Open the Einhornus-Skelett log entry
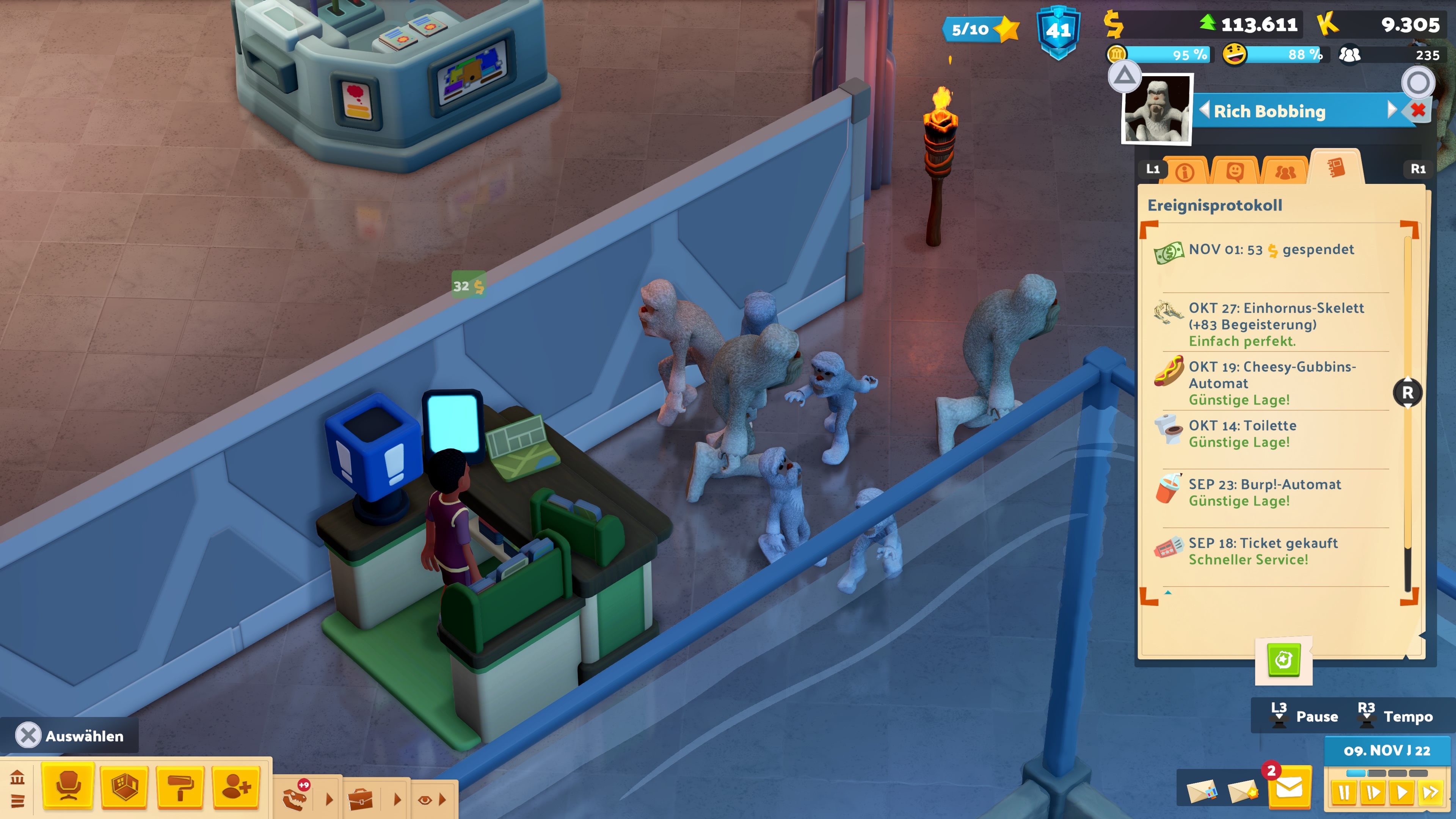The width and height of the screenshot is (1456, 819). tap(1275, 324)
